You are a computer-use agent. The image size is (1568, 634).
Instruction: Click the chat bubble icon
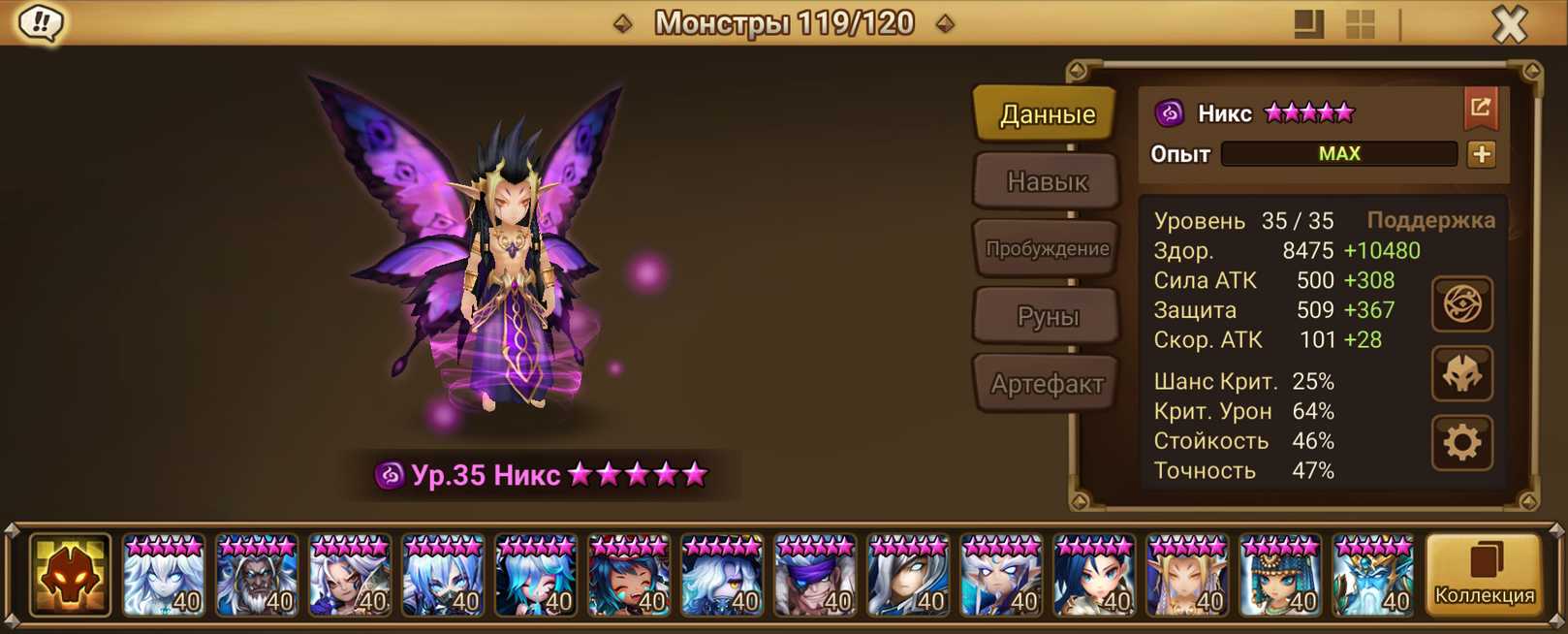(x=41, y=23)
